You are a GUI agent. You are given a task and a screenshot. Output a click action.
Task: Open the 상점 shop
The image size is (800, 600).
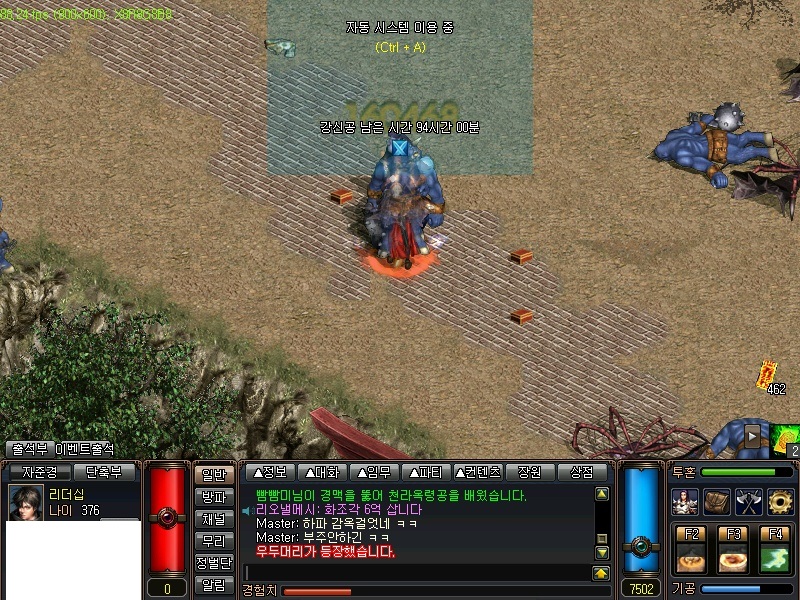(582, 472)
